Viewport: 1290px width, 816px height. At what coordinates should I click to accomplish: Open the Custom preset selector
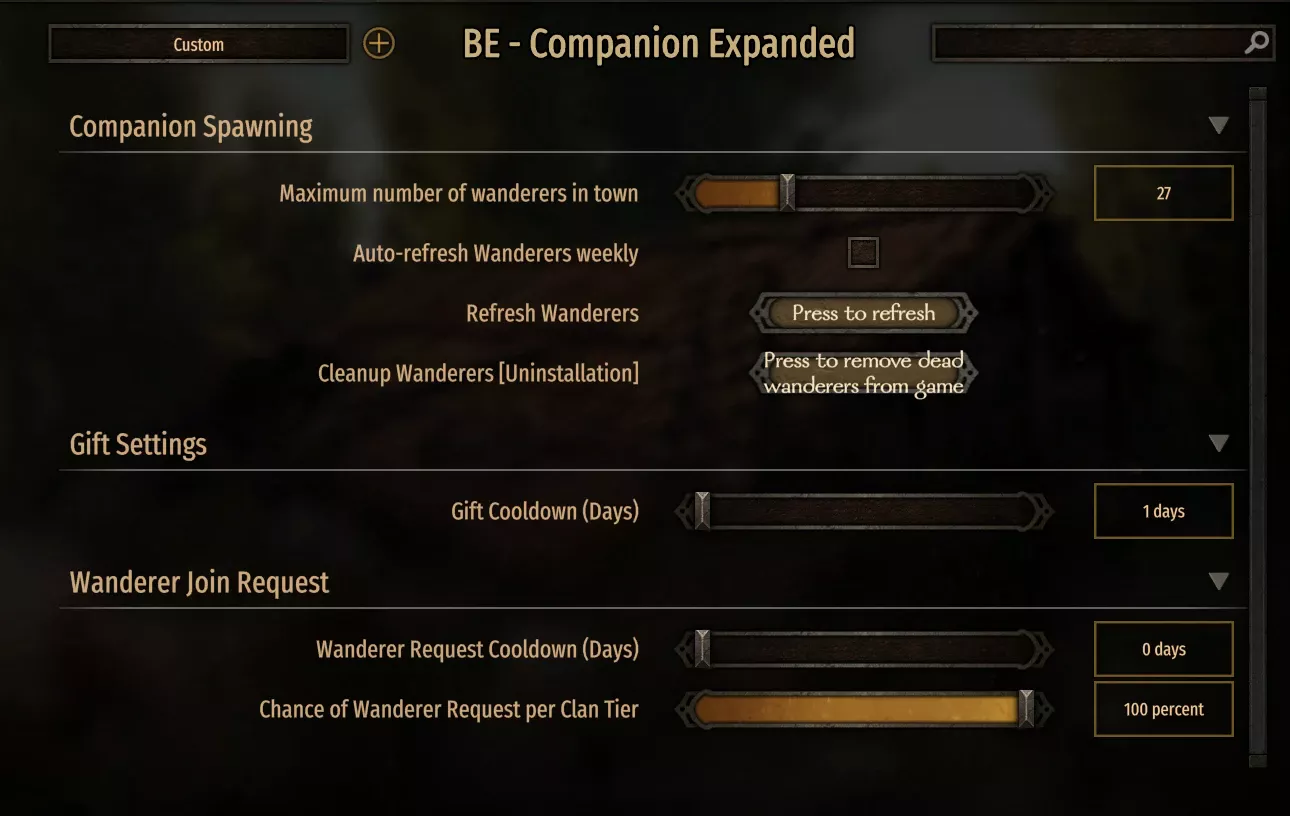198,44
